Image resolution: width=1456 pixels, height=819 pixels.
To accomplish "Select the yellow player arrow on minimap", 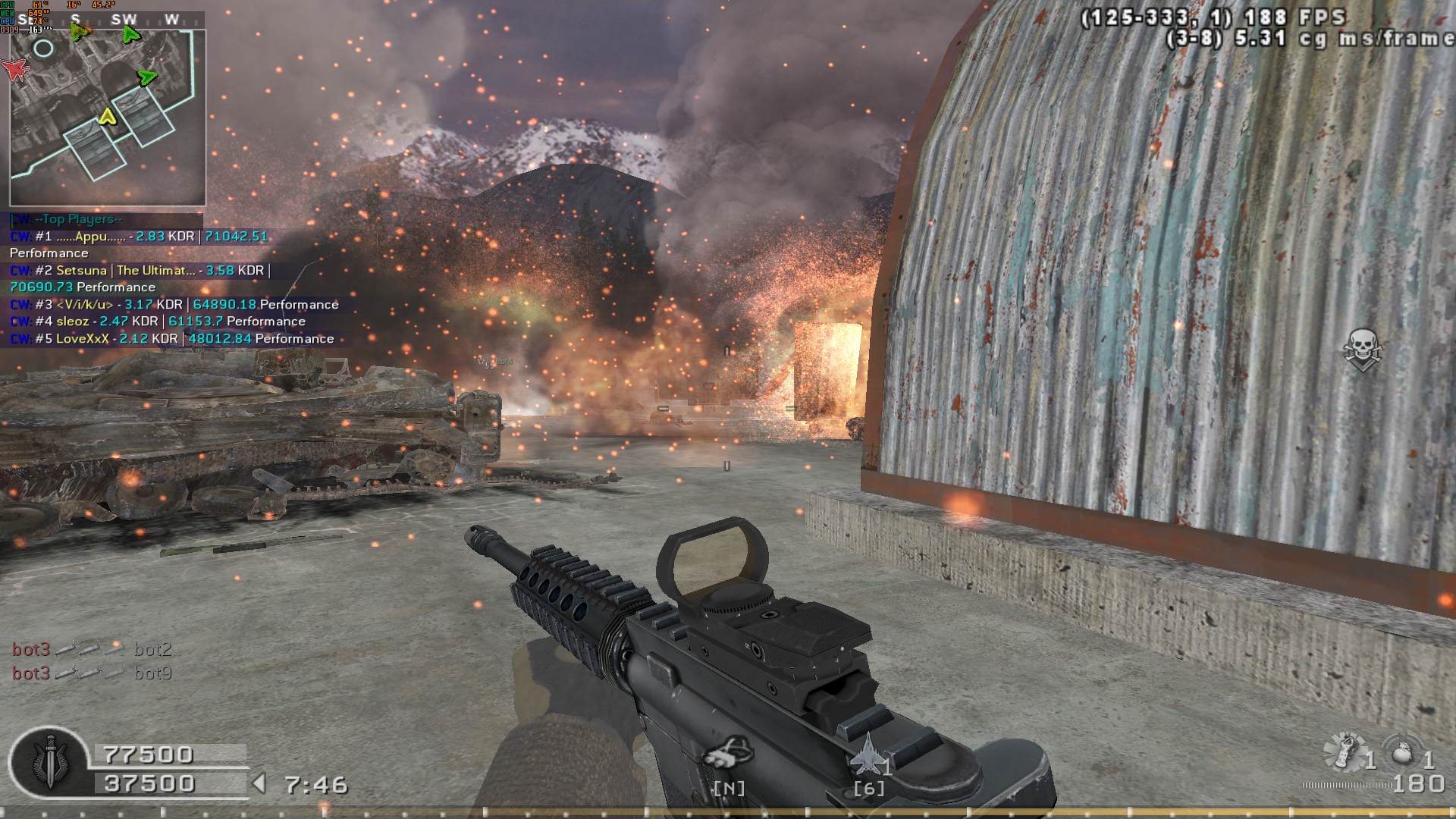I will coord(107,116).
